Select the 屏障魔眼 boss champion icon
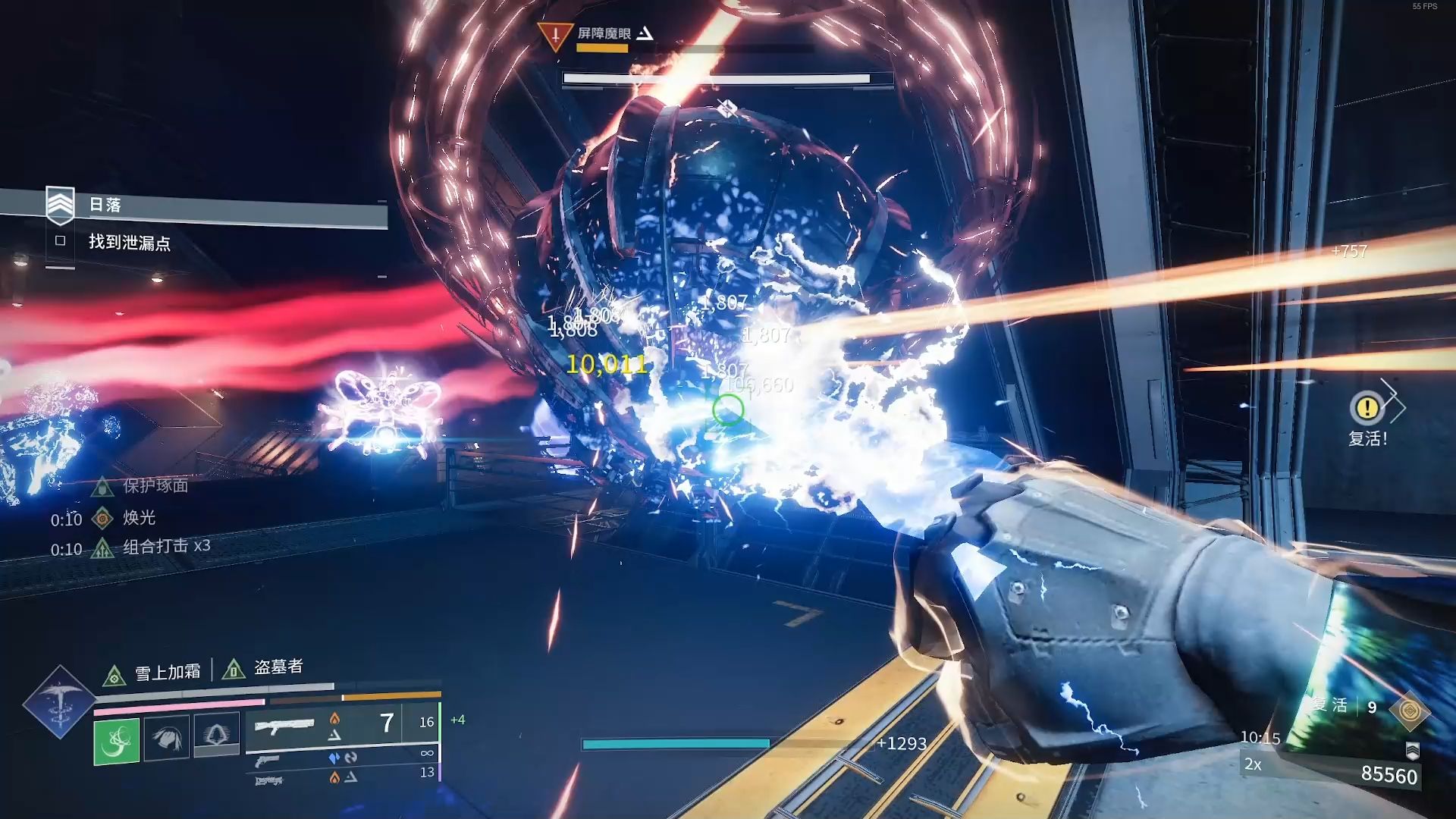 point(554,36)
